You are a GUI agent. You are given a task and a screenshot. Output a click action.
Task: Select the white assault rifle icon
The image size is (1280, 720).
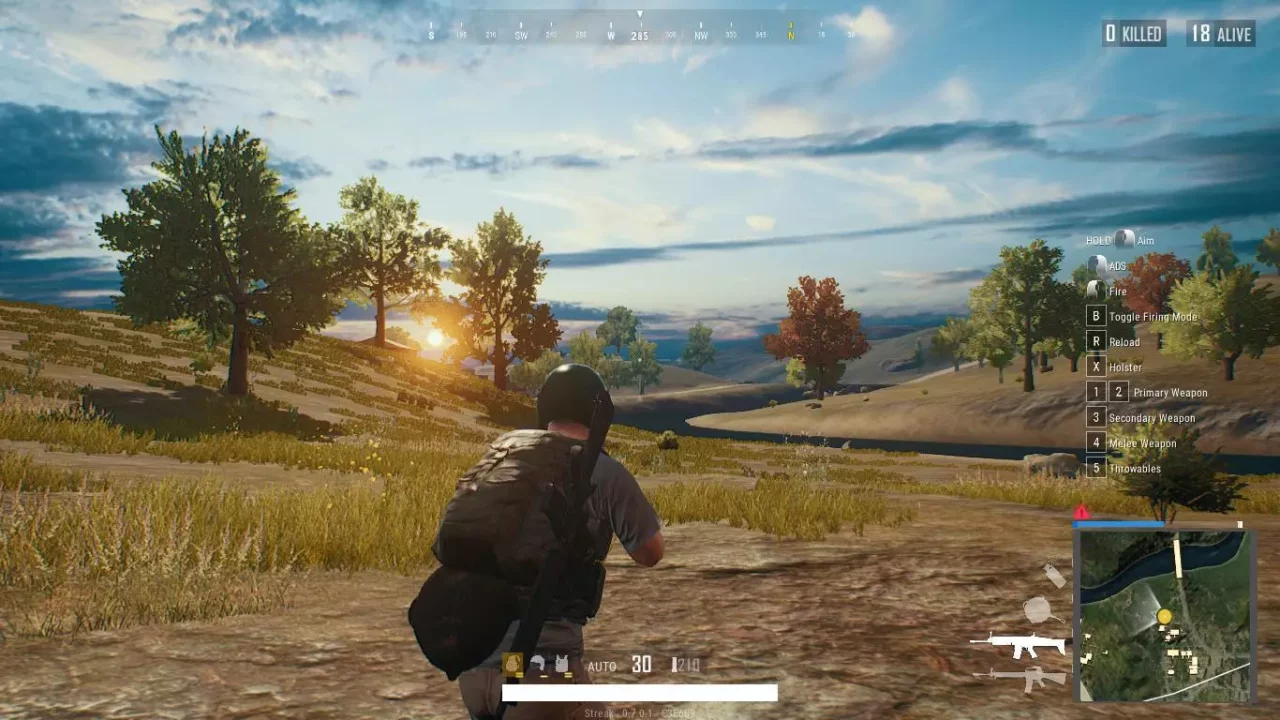tap(1016, 643)
